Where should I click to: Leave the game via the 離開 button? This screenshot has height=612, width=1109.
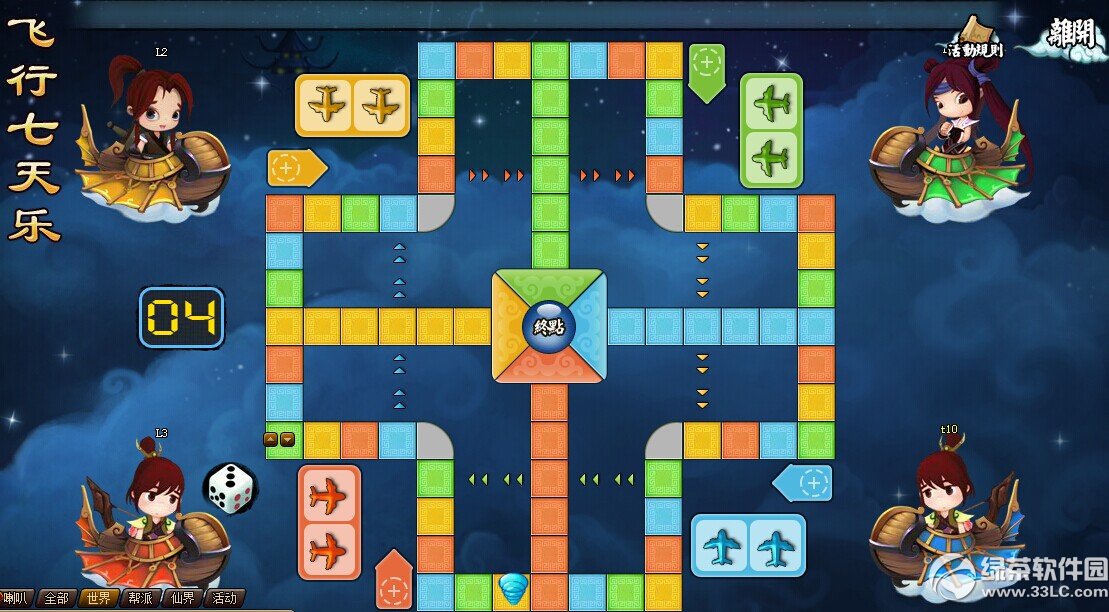[1072, 34]
